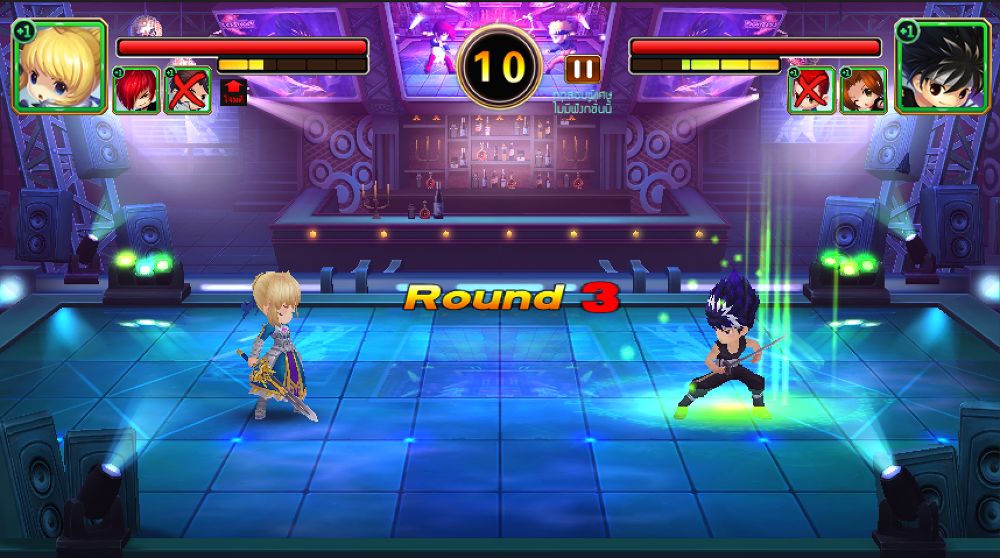Screen dimensions: 1000x558
Task: Choose the brown-haired enemy reserve portrait
Action: (863, 91)
